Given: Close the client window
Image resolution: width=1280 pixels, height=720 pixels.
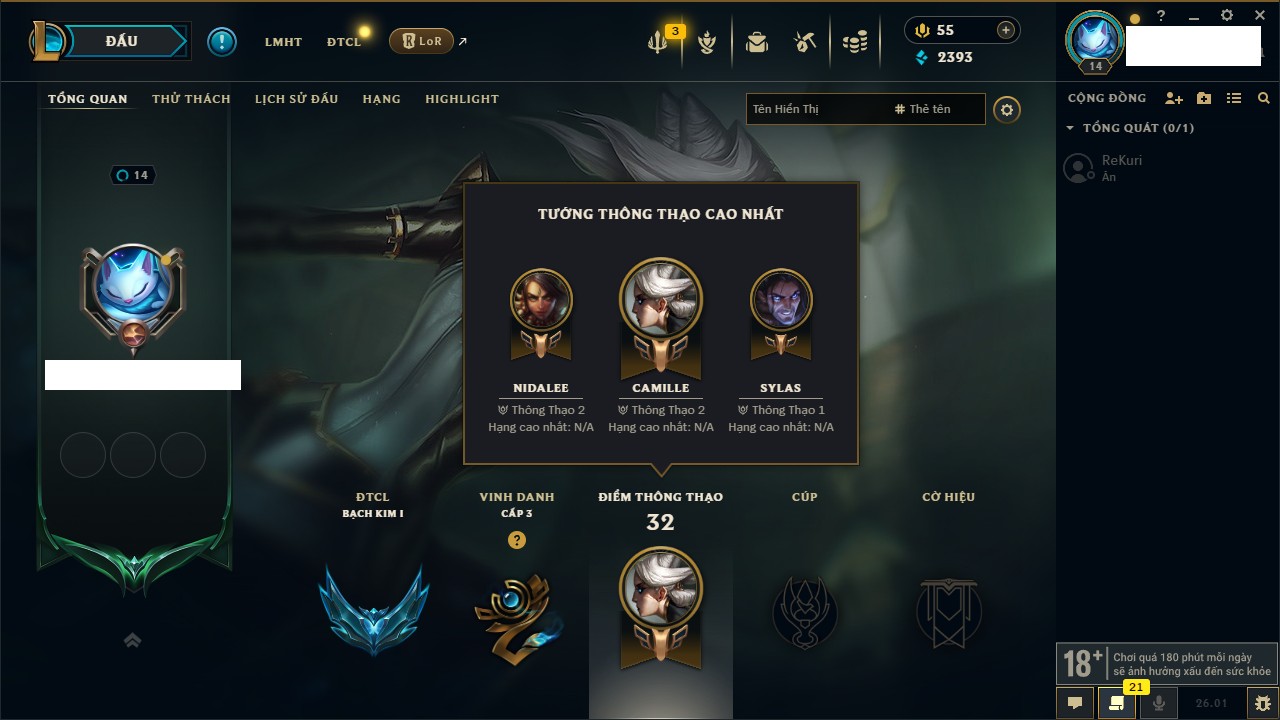Looking at the screenshot, I should click(x=1260, y=16).
